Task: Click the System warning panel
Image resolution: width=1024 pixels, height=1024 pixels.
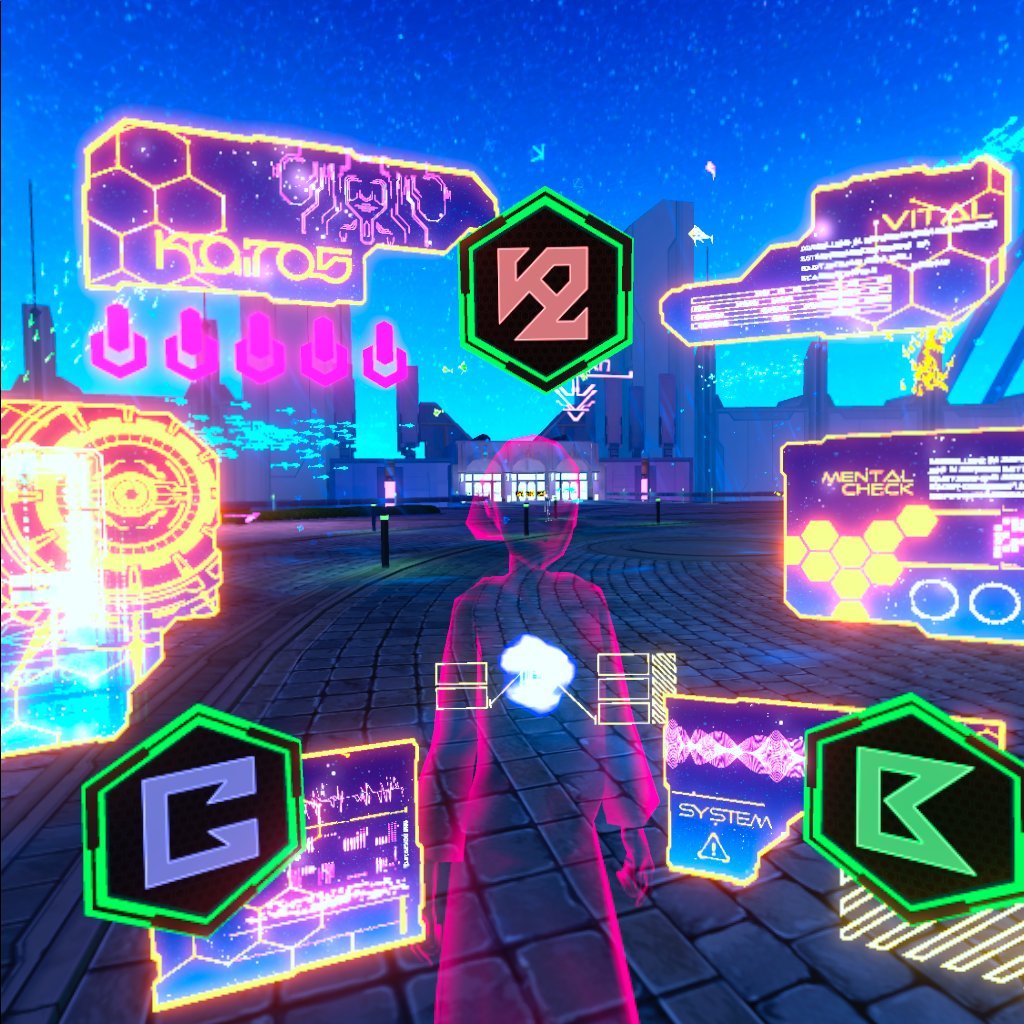Action: point(732,790)
